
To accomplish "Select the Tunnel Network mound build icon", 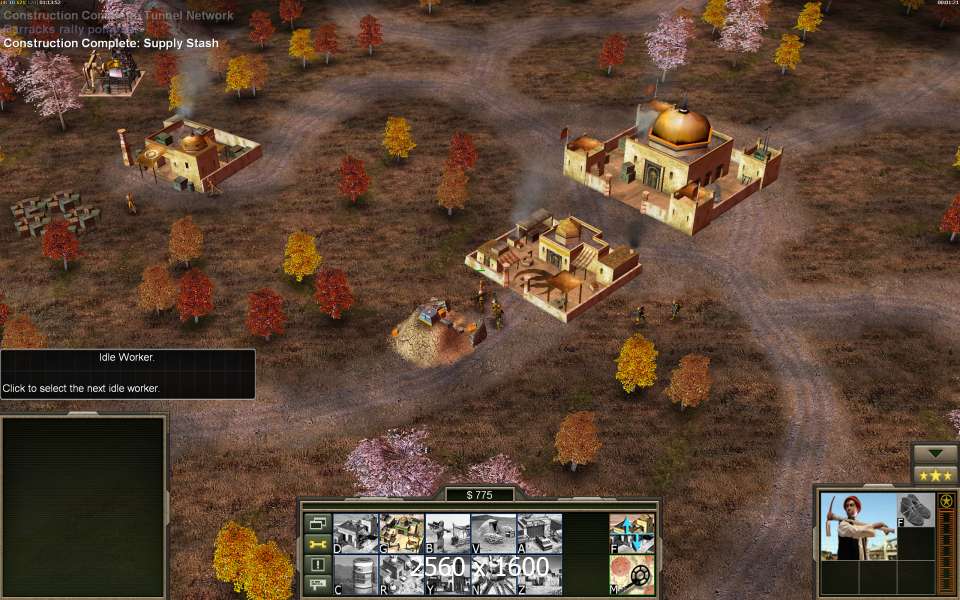I will (493, 533).
